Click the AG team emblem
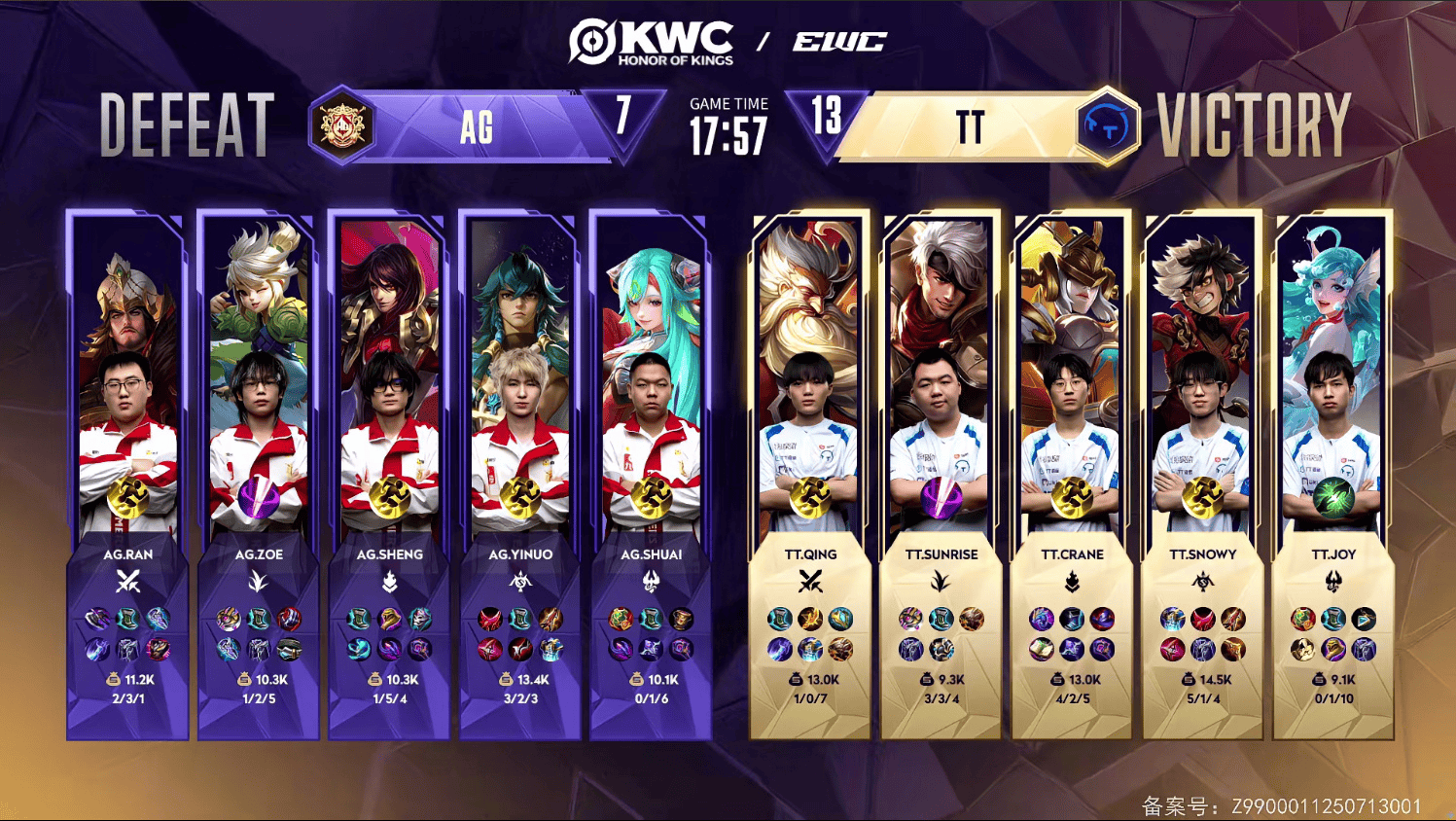The width and height of the screenshot is (1456, 821). (342, 126)
